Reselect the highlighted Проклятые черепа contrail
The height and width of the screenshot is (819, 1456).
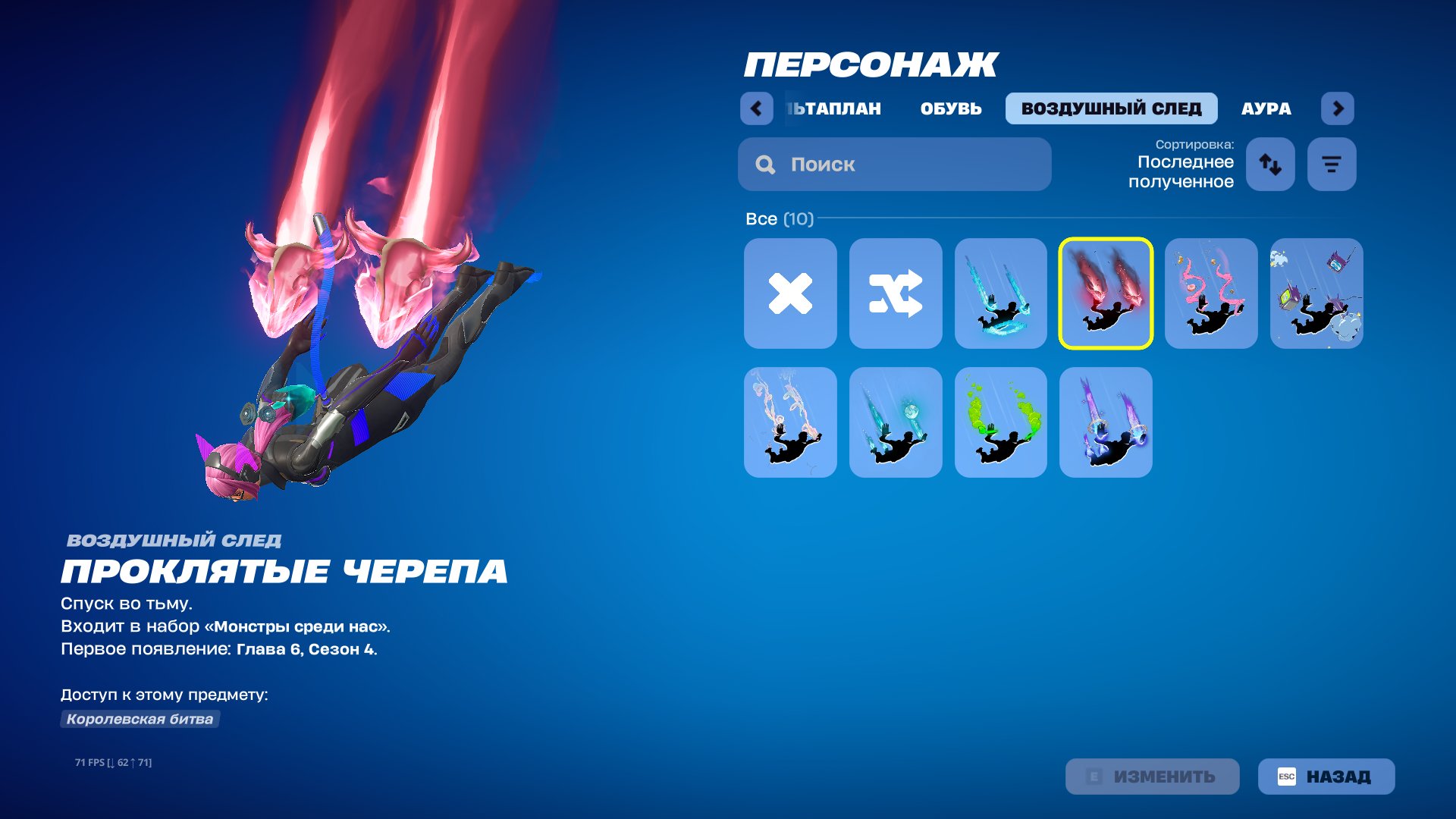(x=1106, y=293)
